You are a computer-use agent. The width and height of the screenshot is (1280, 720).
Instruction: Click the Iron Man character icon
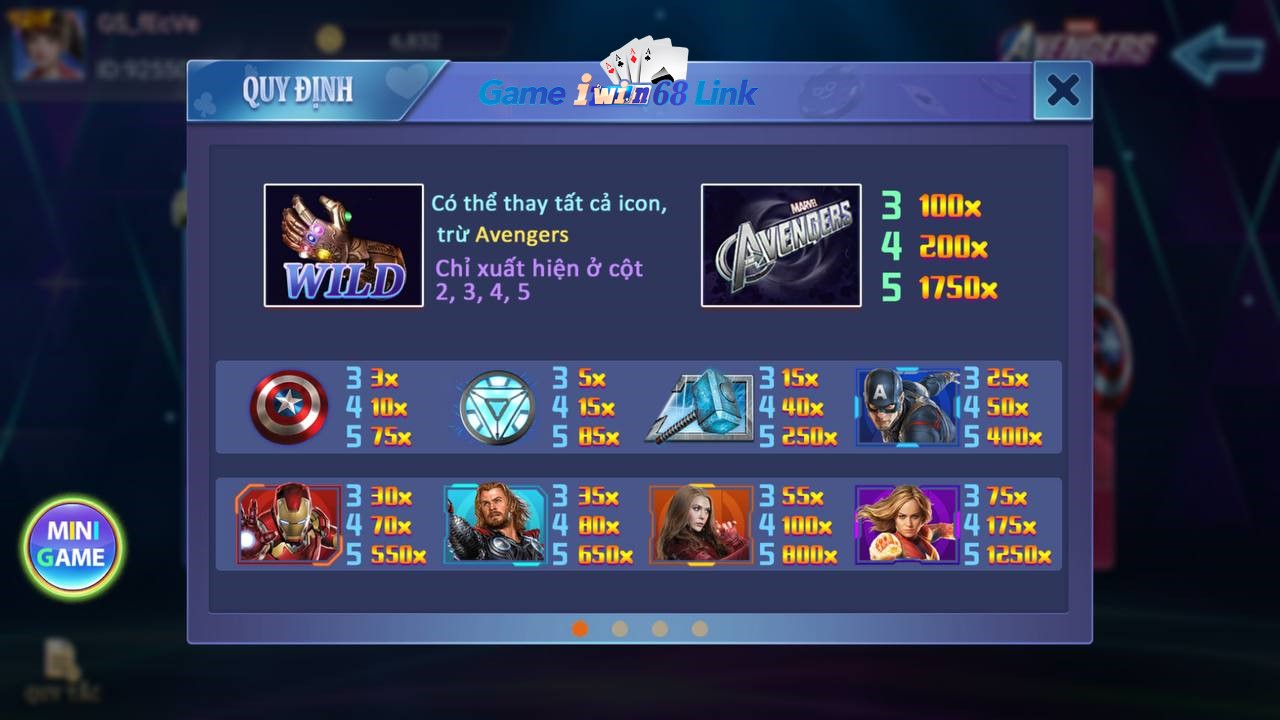[287, 524]
